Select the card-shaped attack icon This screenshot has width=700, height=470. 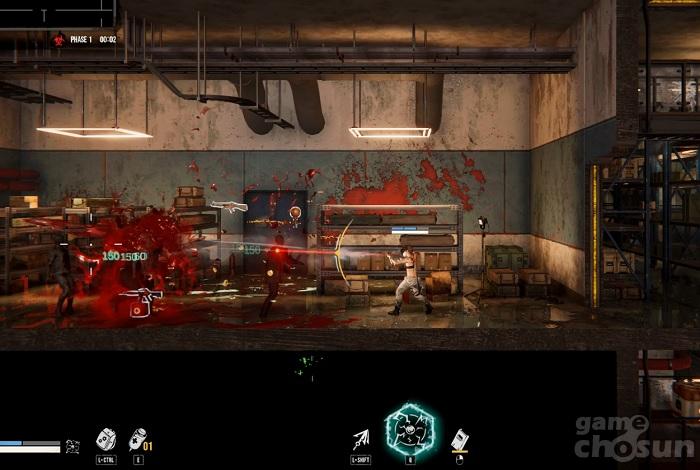[459, 439]
